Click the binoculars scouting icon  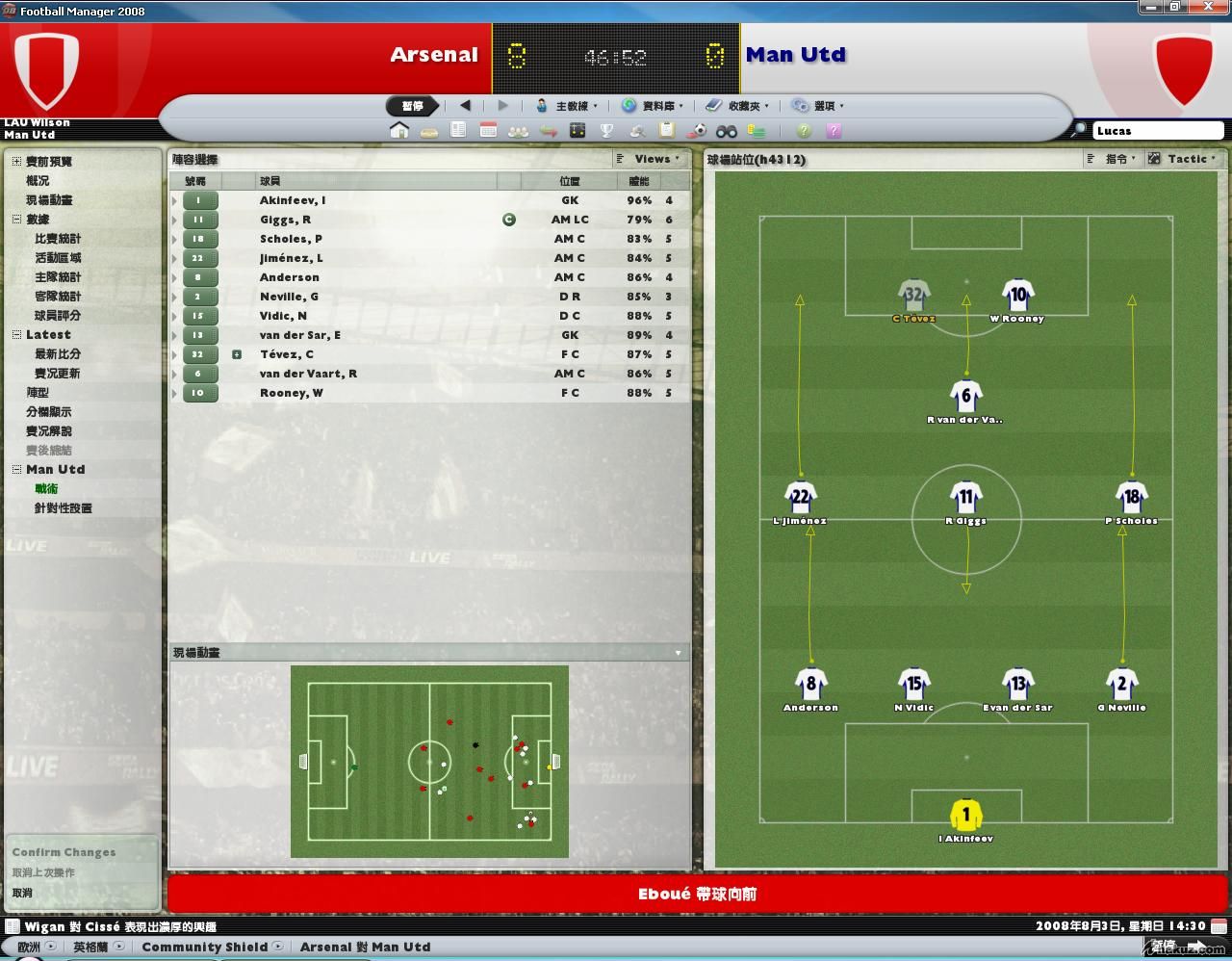pos(726,131)
